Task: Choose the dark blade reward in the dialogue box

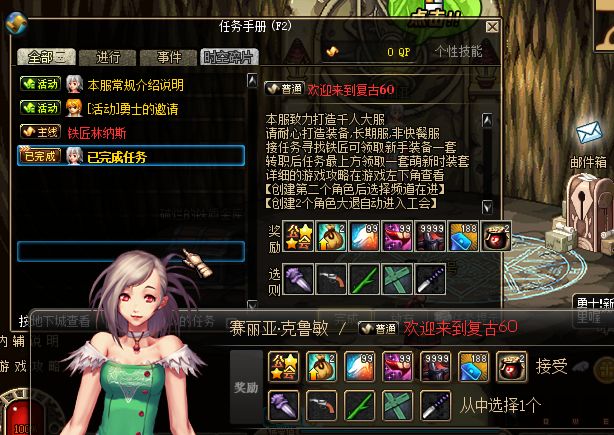Action: [433, 406]
